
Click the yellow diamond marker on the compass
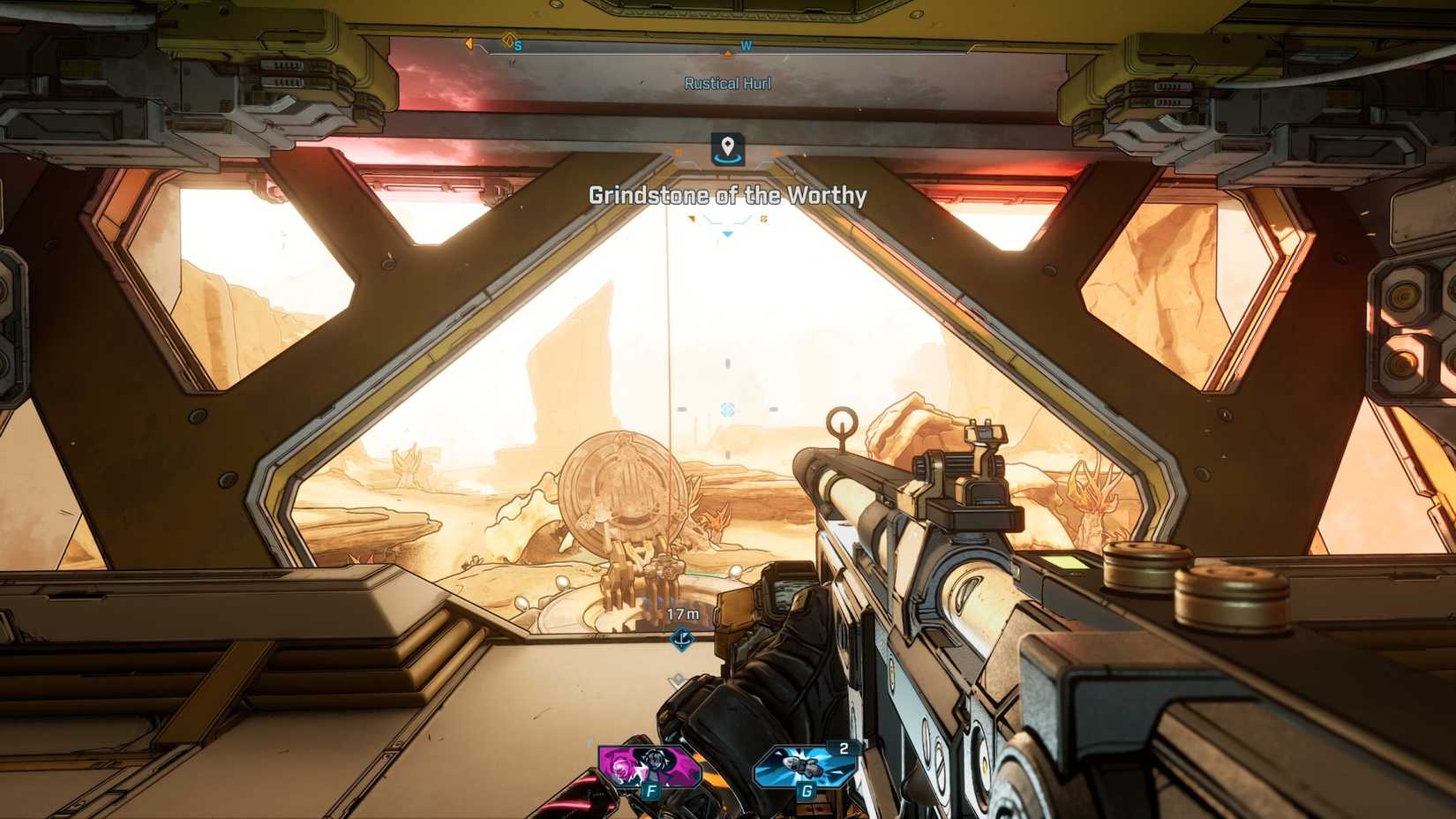(508, 40)
